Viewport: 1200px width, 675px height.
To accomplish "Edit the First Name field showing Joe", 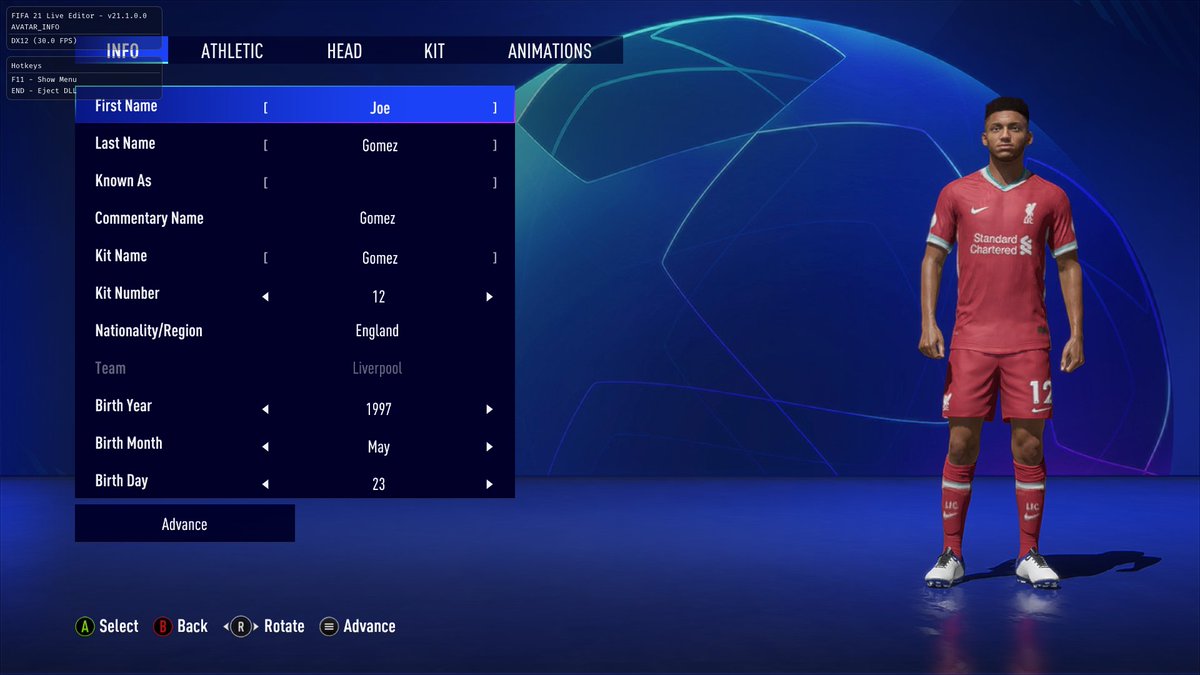I will [380, 108].
